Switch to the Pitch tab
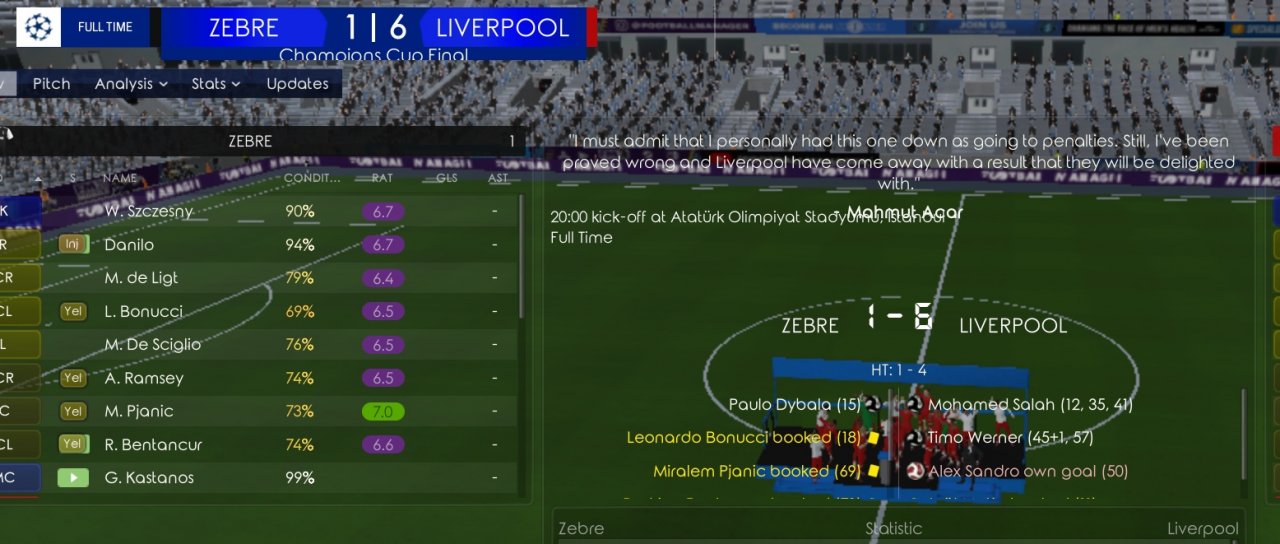Screen dimensions: 1280x544 click(51, 84)
